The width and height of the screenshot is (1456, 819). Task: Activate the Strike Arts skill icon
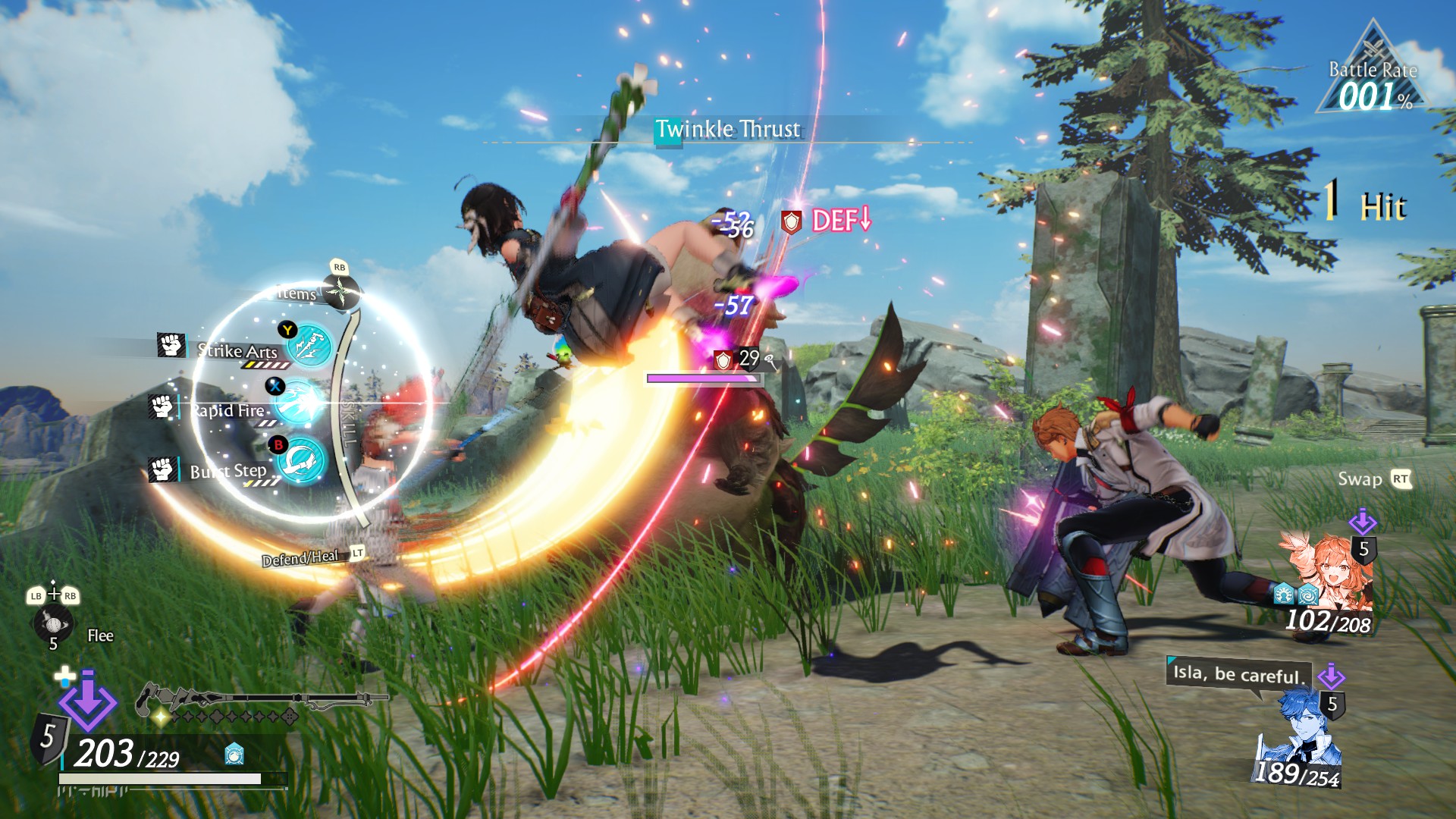[310, 346]
